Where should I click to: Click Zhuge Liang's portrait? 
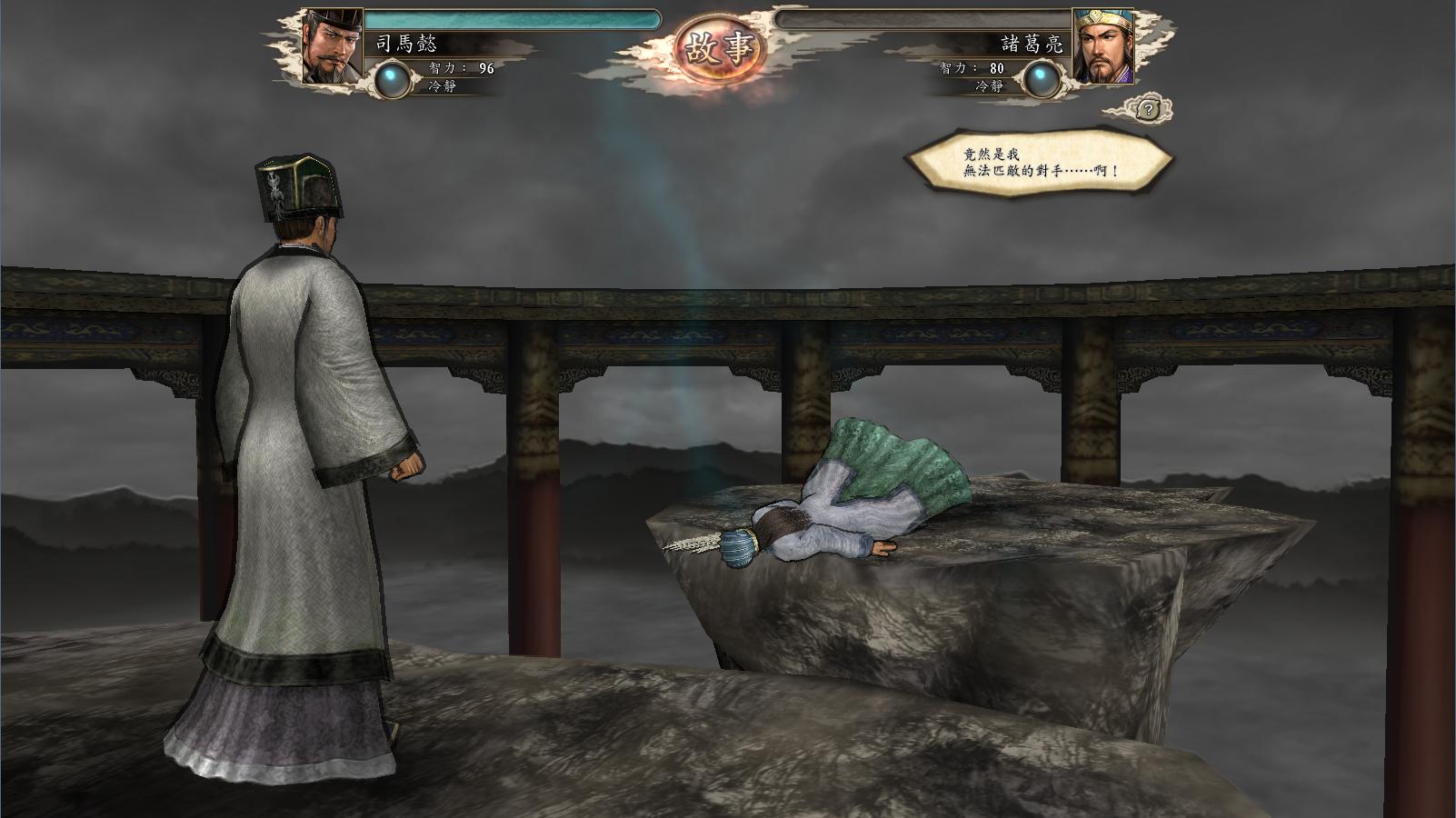[1102, 47]
